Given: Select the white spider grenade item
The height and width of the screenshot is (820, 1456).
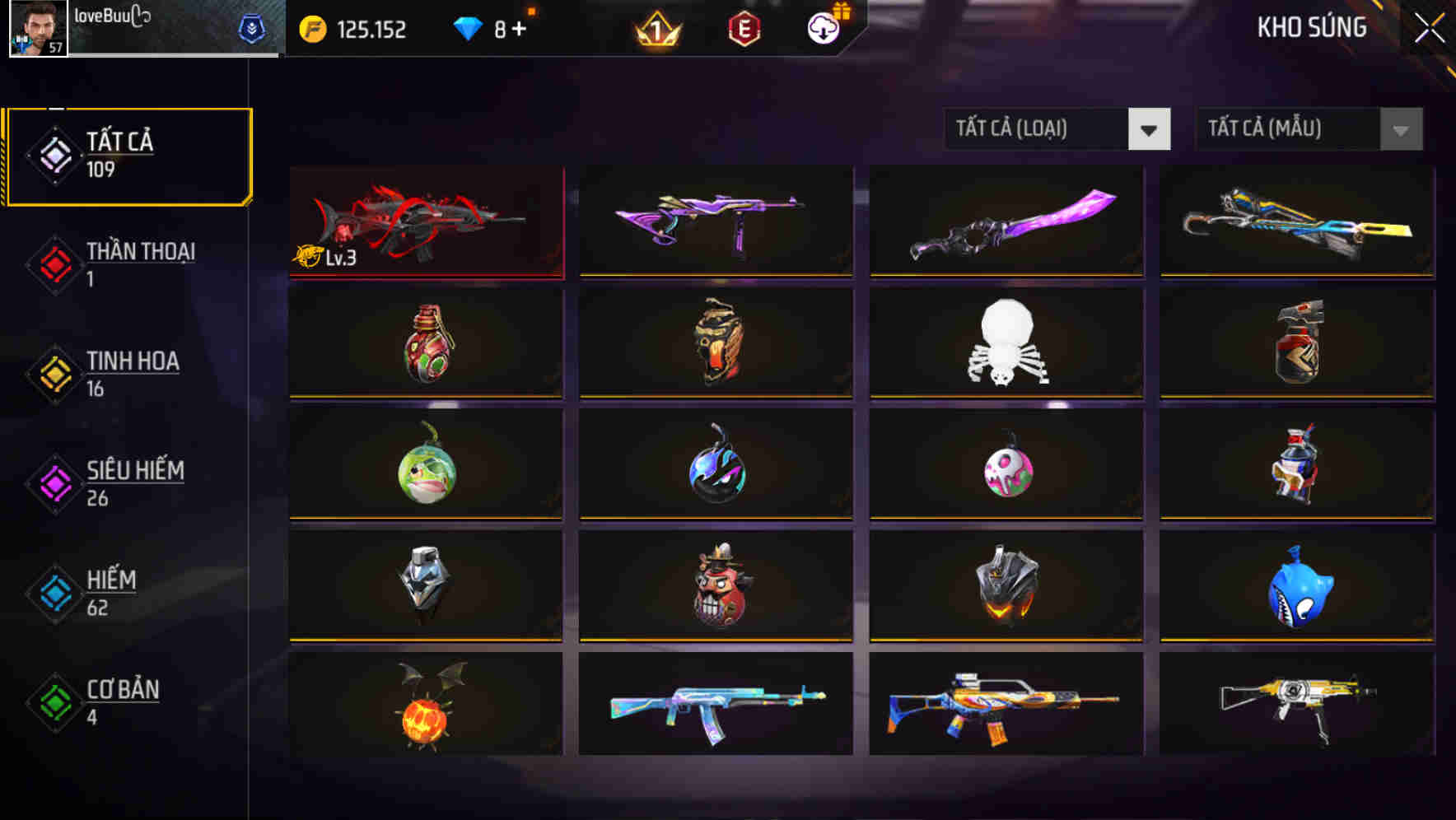Looking at the screenshot, I should [x=1006, y=343].
